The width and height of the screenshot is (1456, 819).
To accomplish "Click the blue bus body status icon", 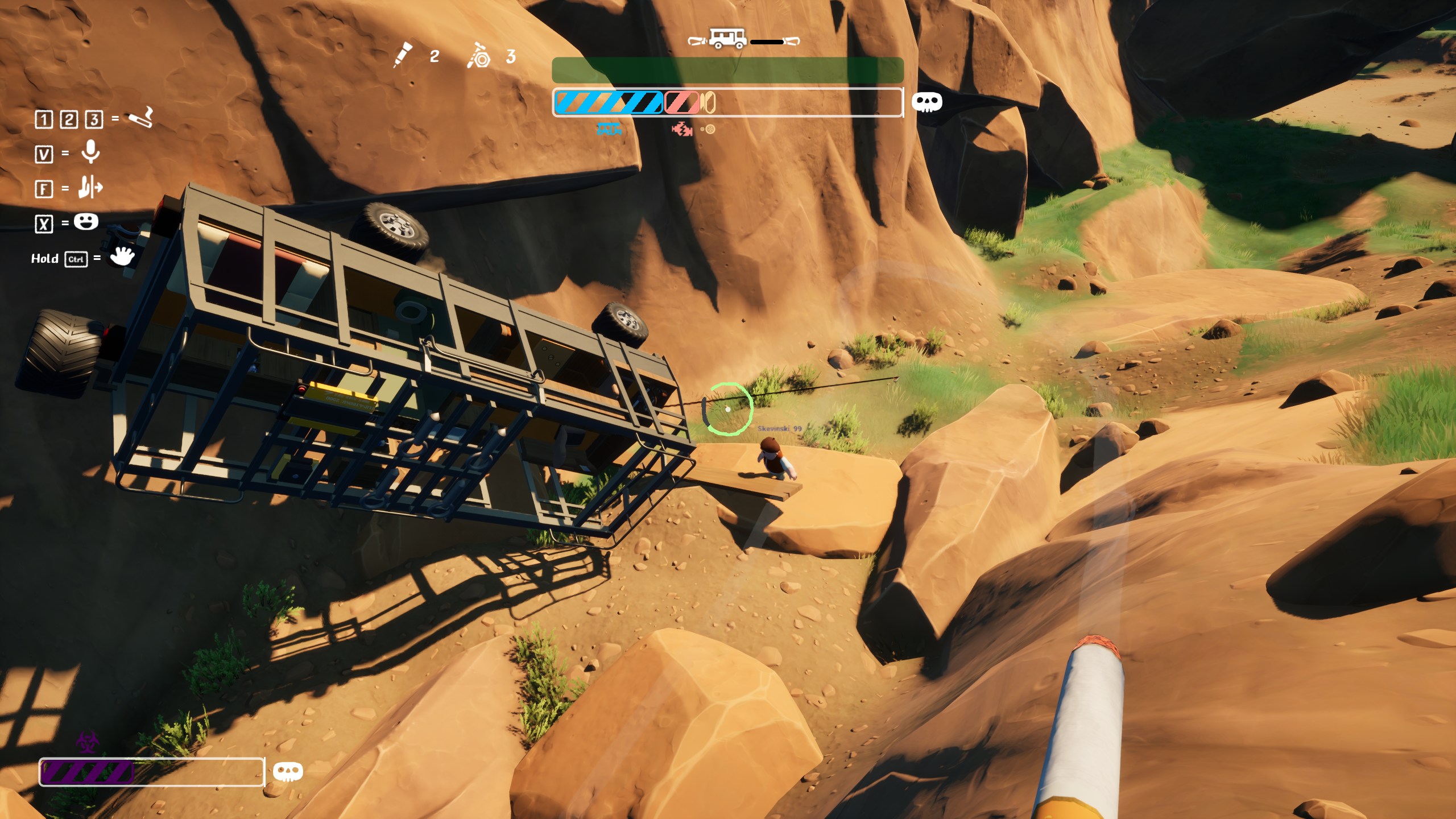I will pos(609,129).
